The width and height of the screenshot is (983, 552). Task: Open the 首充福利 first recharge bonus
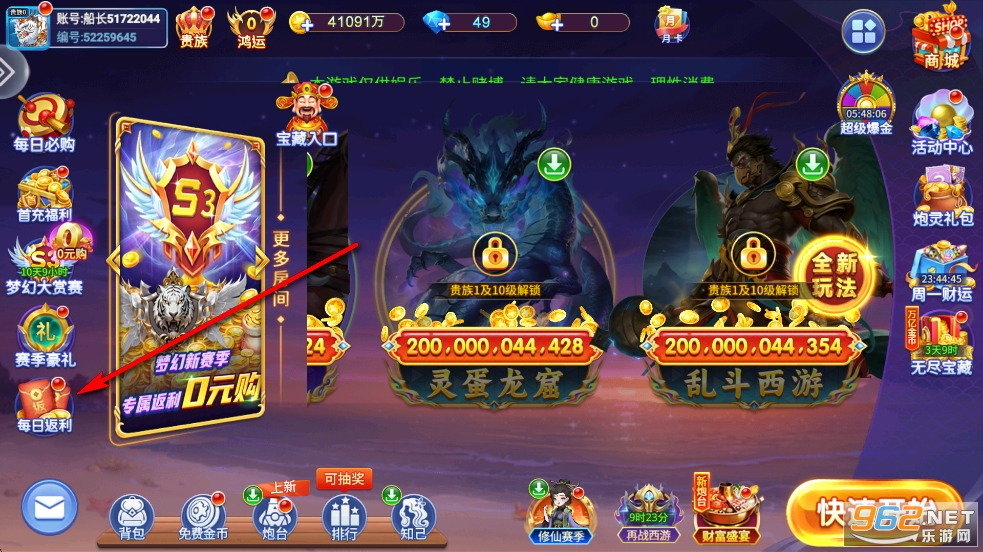click(45, 197)
